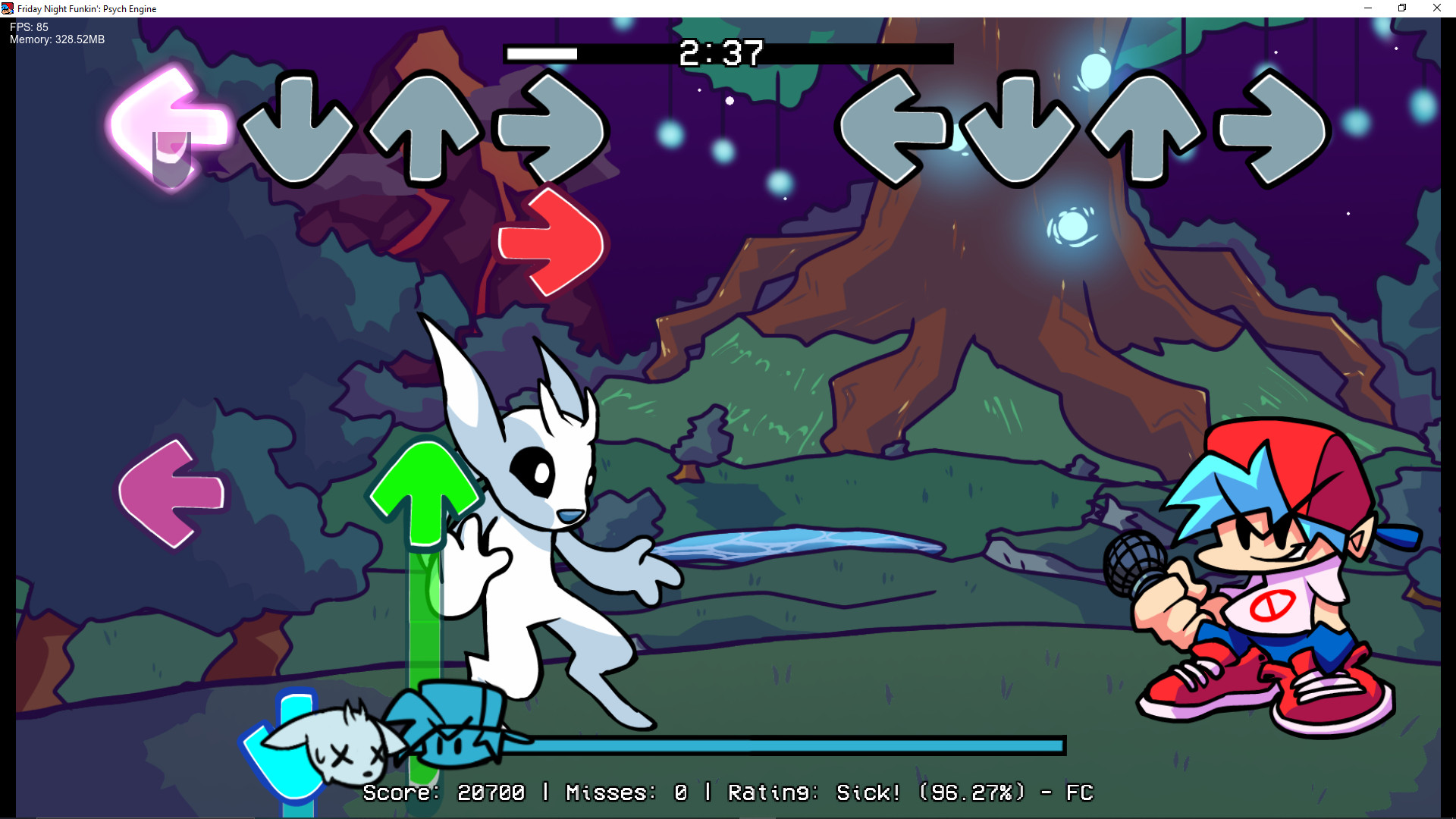Screen dimensions: 1456x819
Task: Click the Friday Night Funkin' title bar text
Action: tap(87, 8)
